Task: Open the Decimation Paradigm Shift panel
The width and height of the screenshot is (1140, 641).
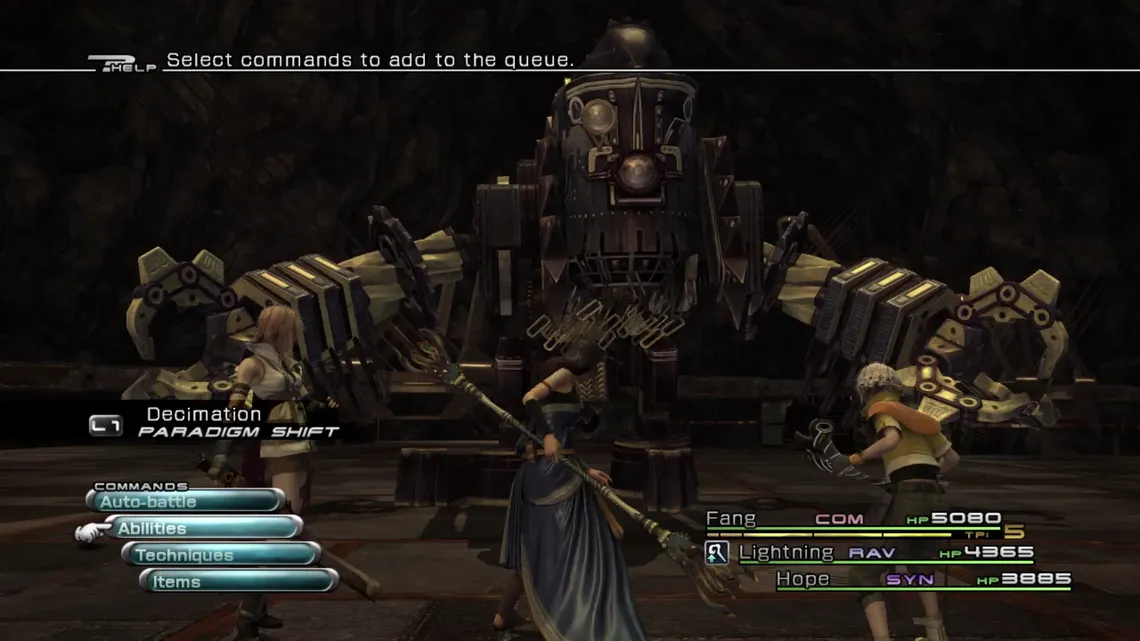Action: click(x=215, y=422)
